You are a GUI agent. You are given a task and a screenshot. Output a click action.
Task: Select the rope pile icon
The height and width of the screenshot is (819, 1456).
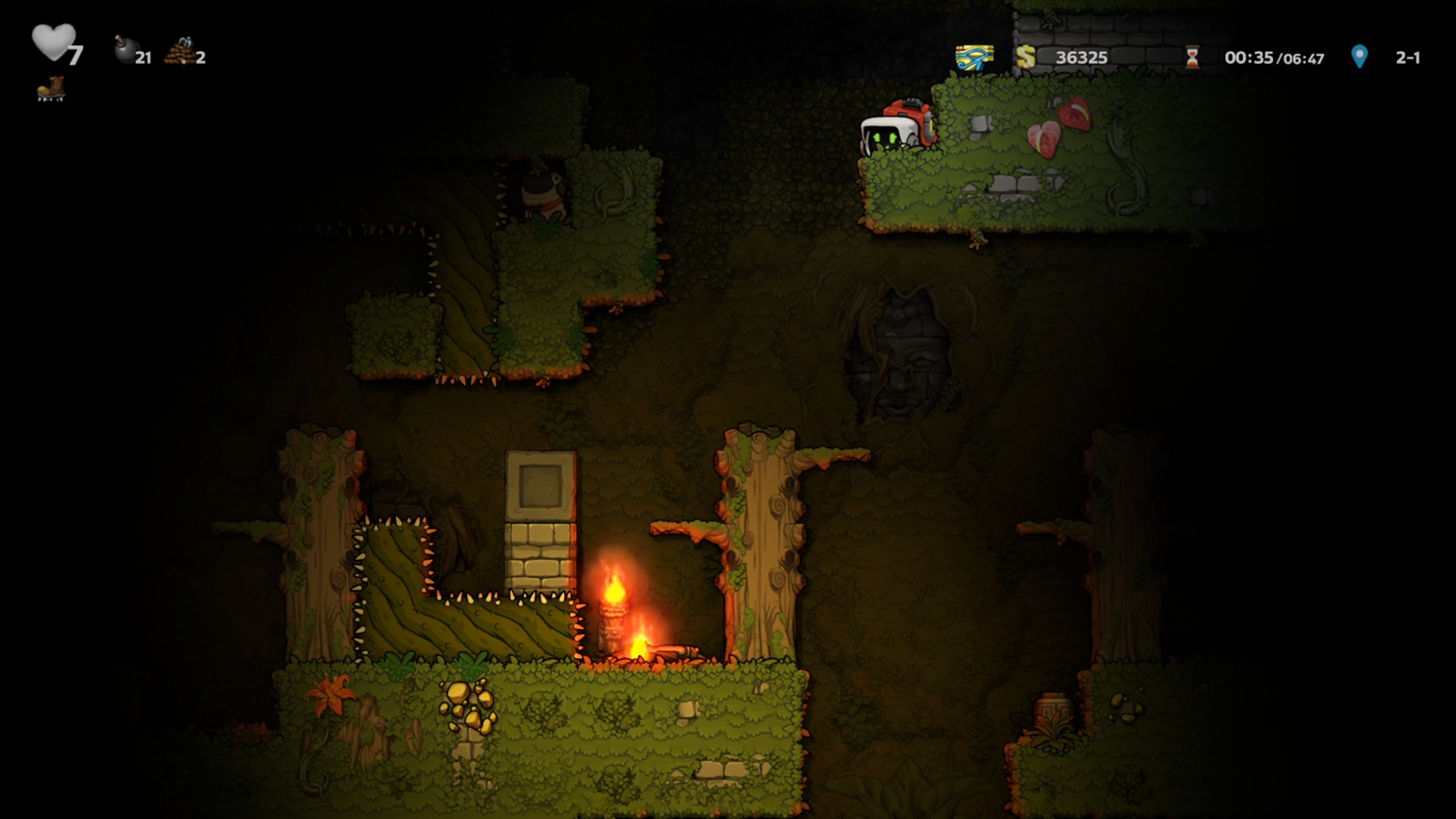[x=180, y=52]
